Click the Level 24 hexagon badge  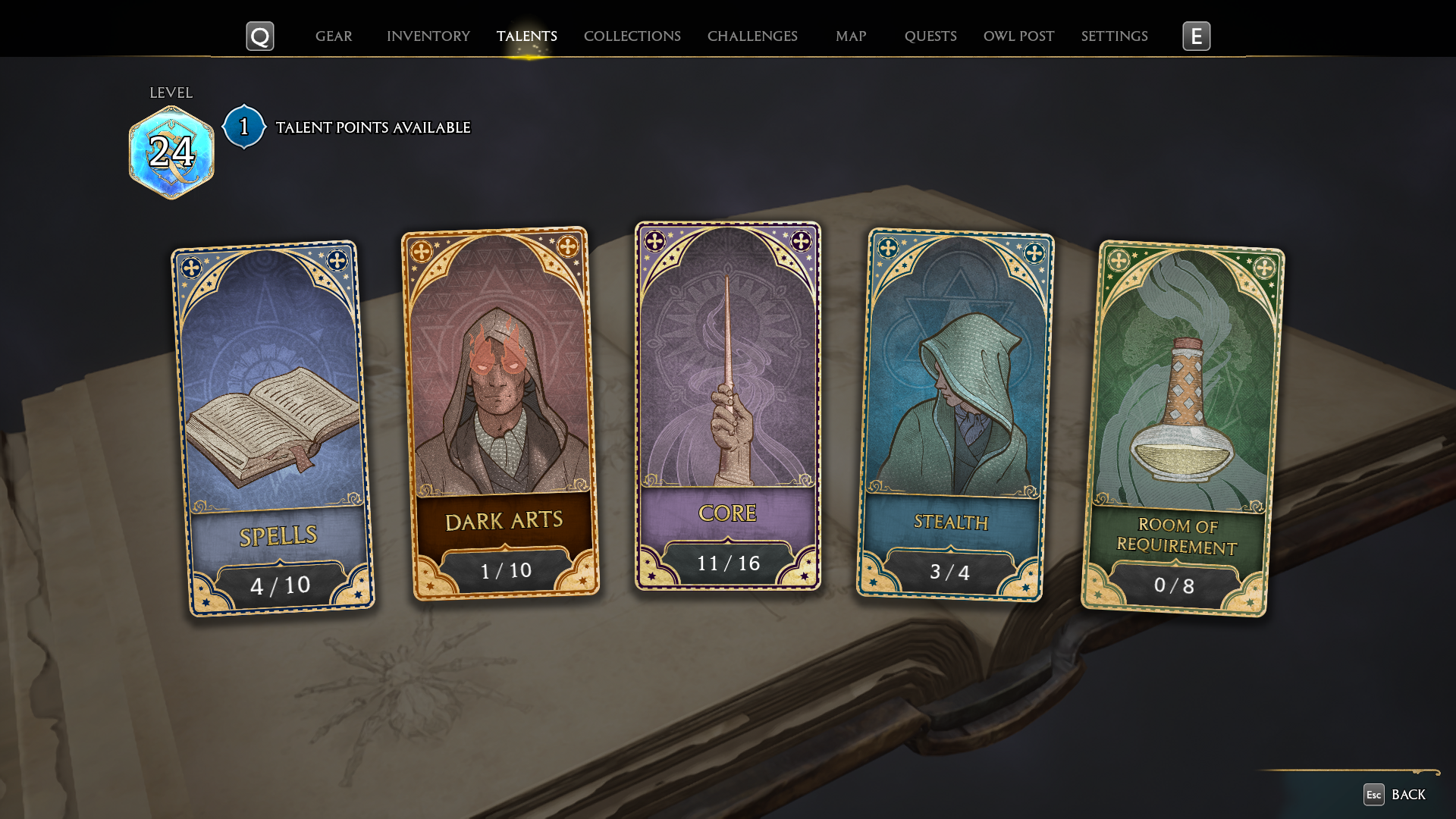tap(172, 149)
